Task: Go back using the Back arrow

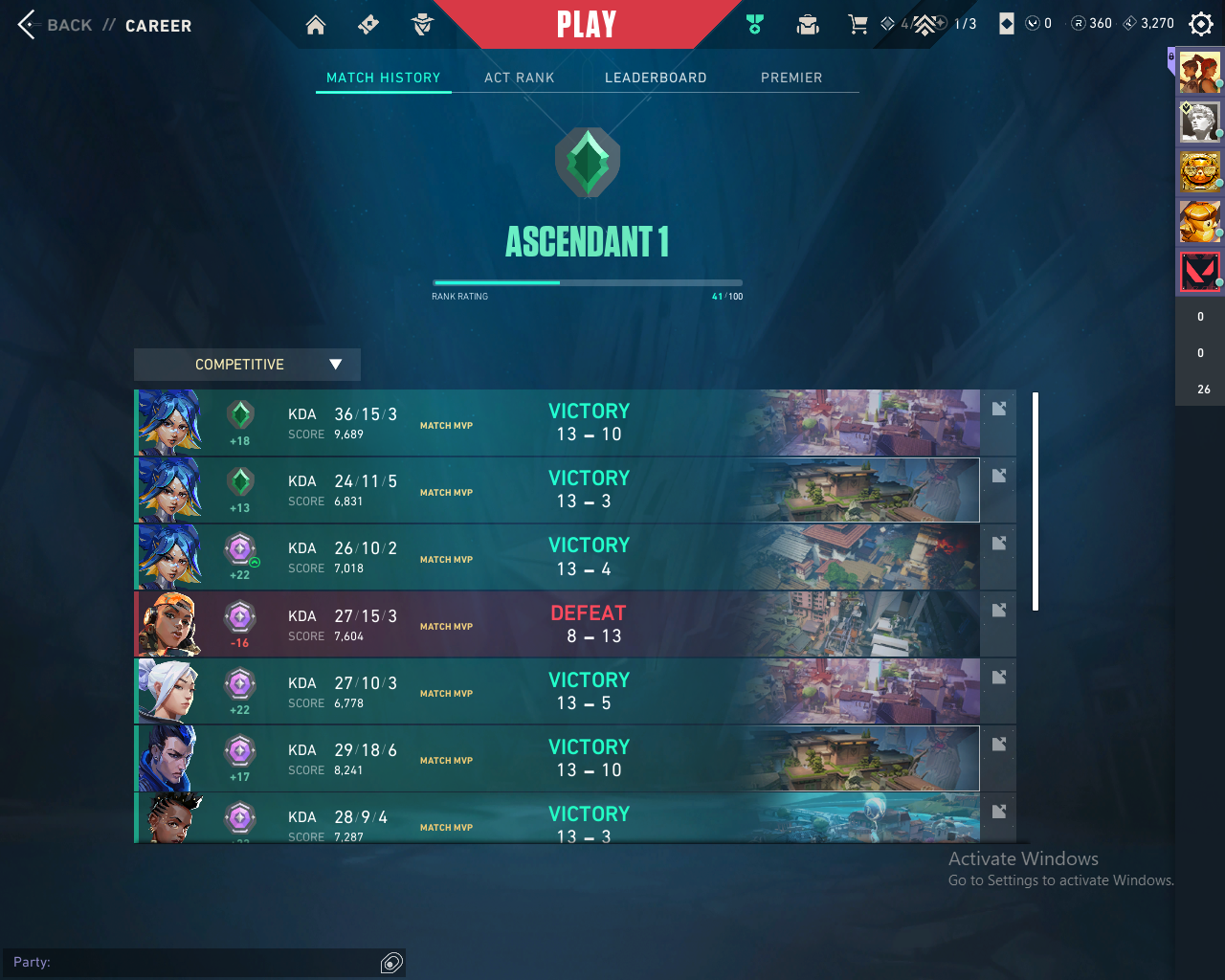Action: pyautogui.click(x=28, y=25)
